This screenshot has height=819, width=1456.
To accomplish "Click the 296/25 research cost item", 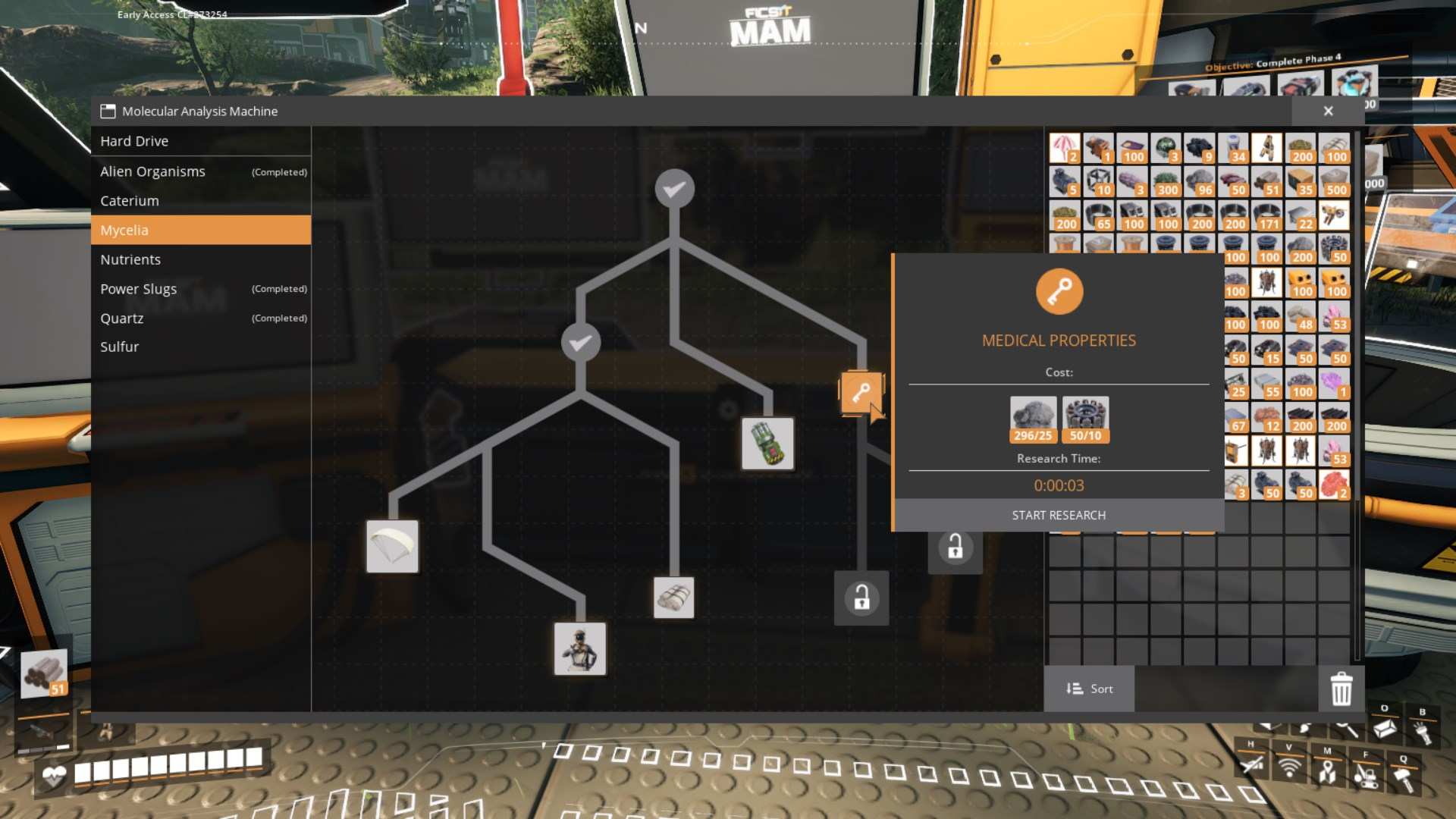I will pos(1033,419).
